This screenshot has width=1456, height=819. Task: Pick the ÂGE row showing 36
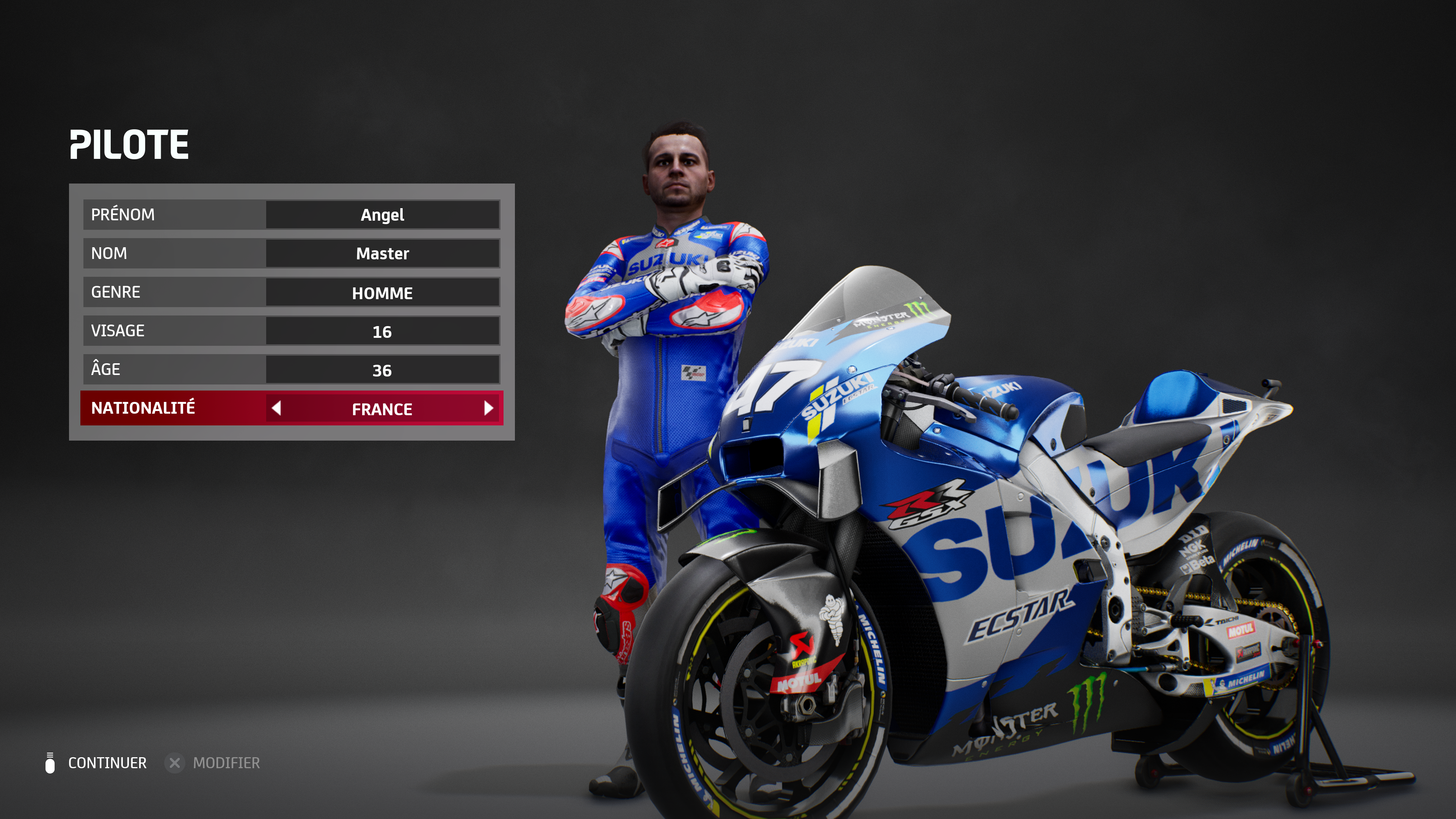[291, 370]
